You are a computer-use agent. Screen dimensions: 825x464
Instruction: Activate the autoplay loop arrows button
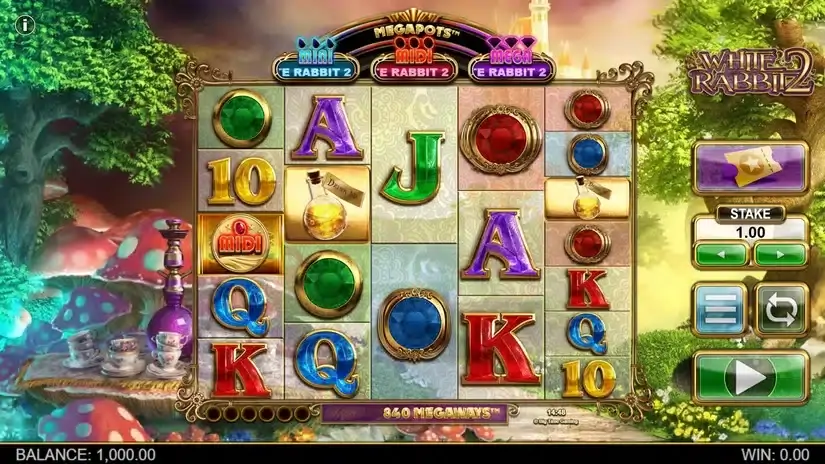780,310
